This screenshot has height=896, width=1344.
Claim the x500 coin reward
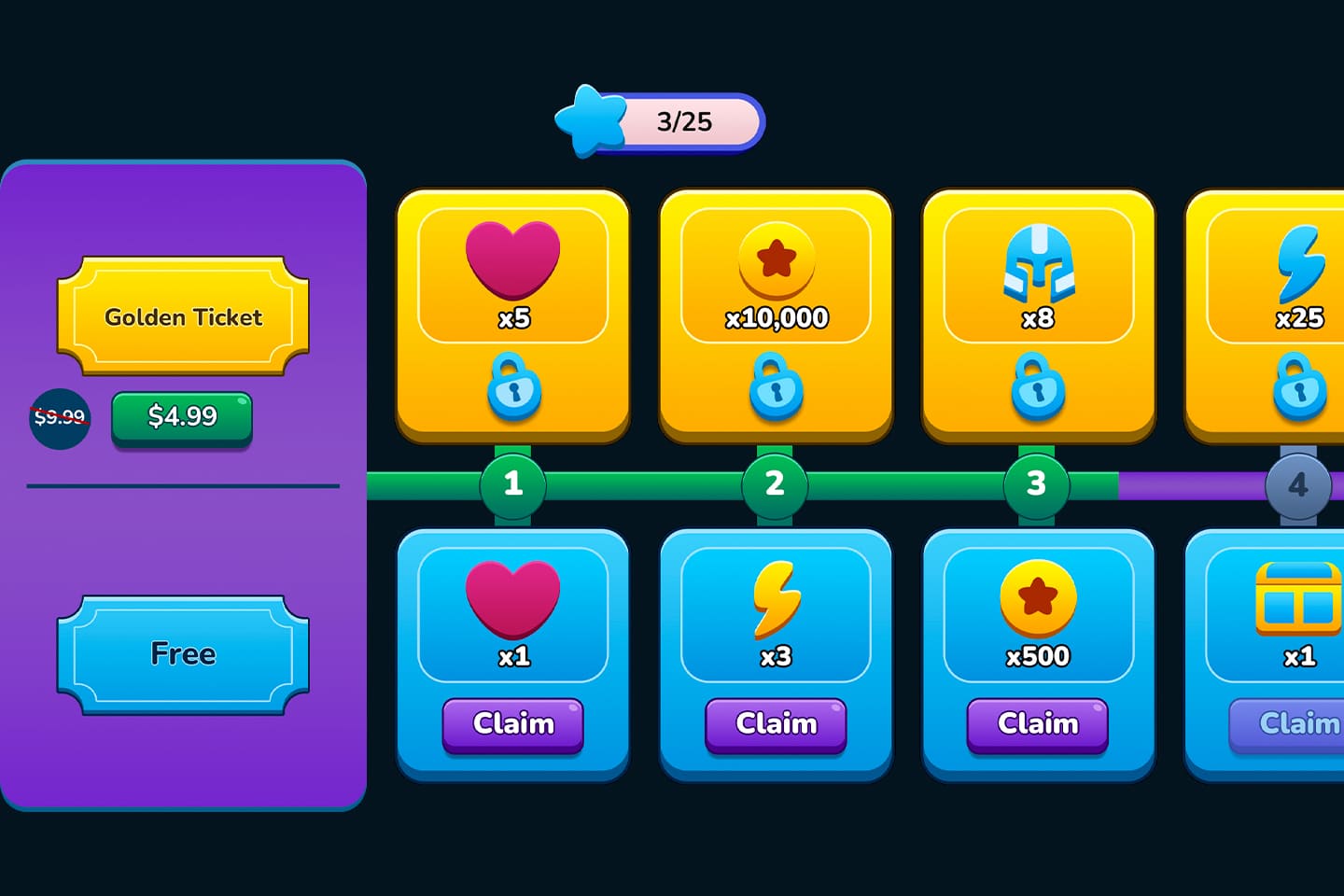coord(1038,724)
